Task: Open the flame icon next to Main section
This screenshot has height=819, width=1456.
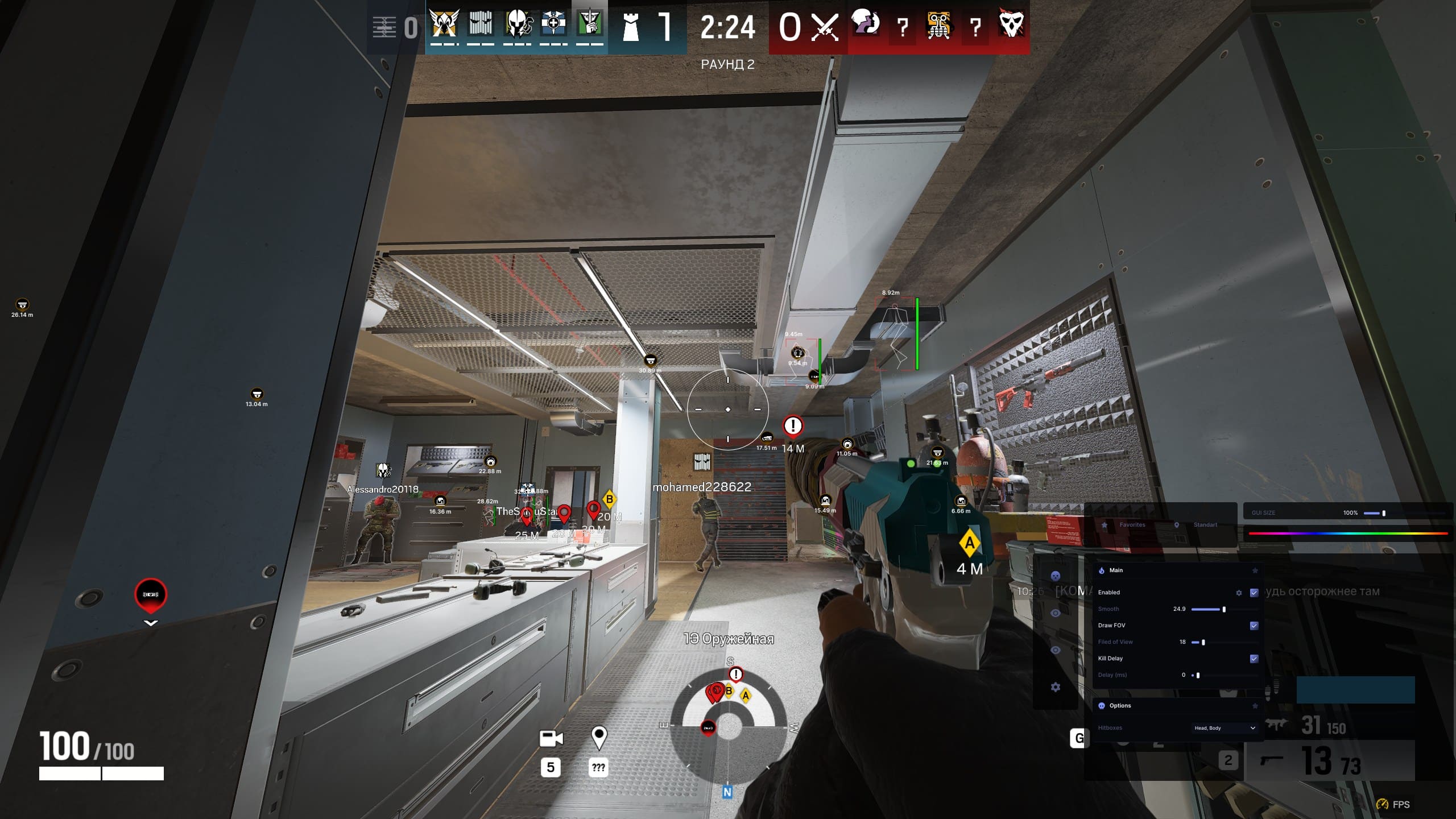Action: pyautogui.click(x=1101, y=570)
